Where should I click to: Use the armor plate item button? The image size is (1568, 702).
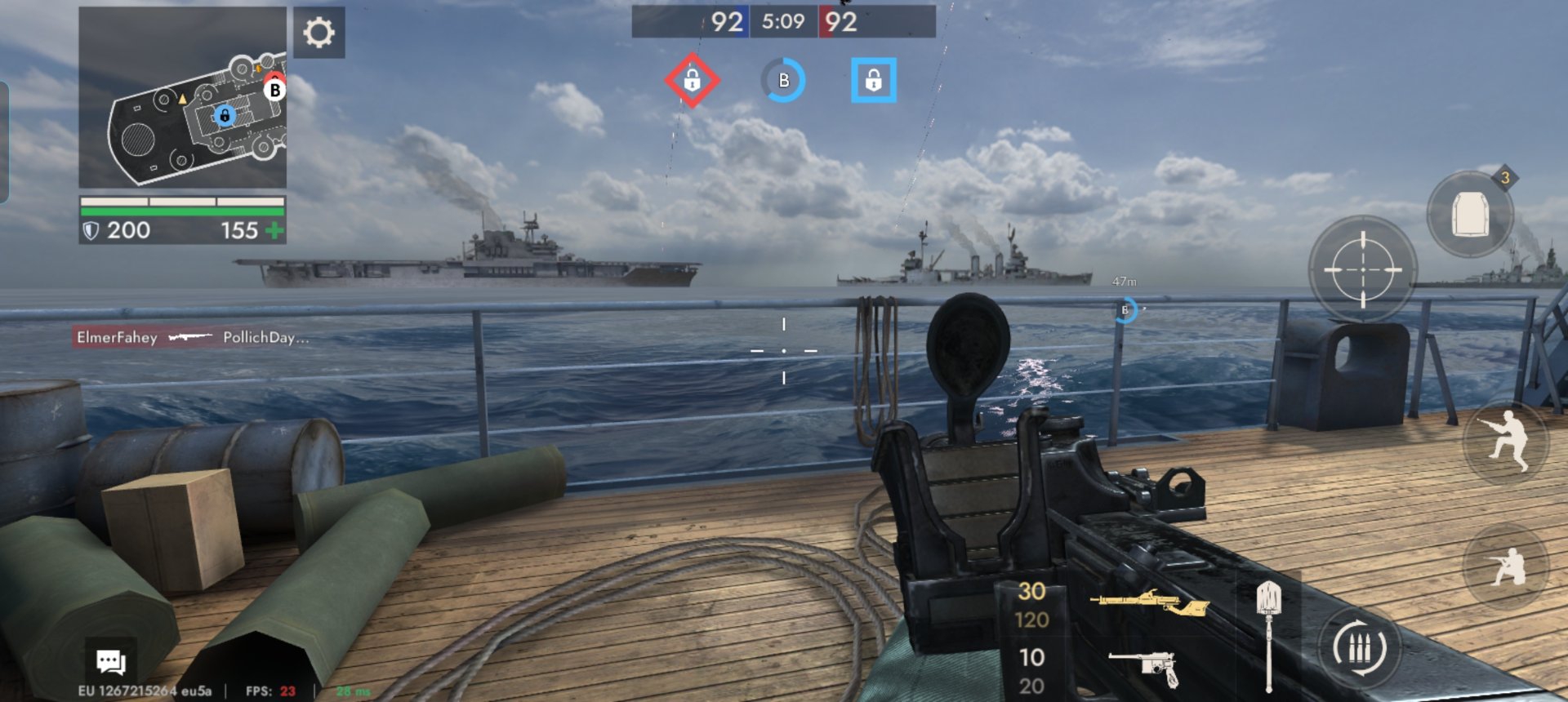(1470, 215)
